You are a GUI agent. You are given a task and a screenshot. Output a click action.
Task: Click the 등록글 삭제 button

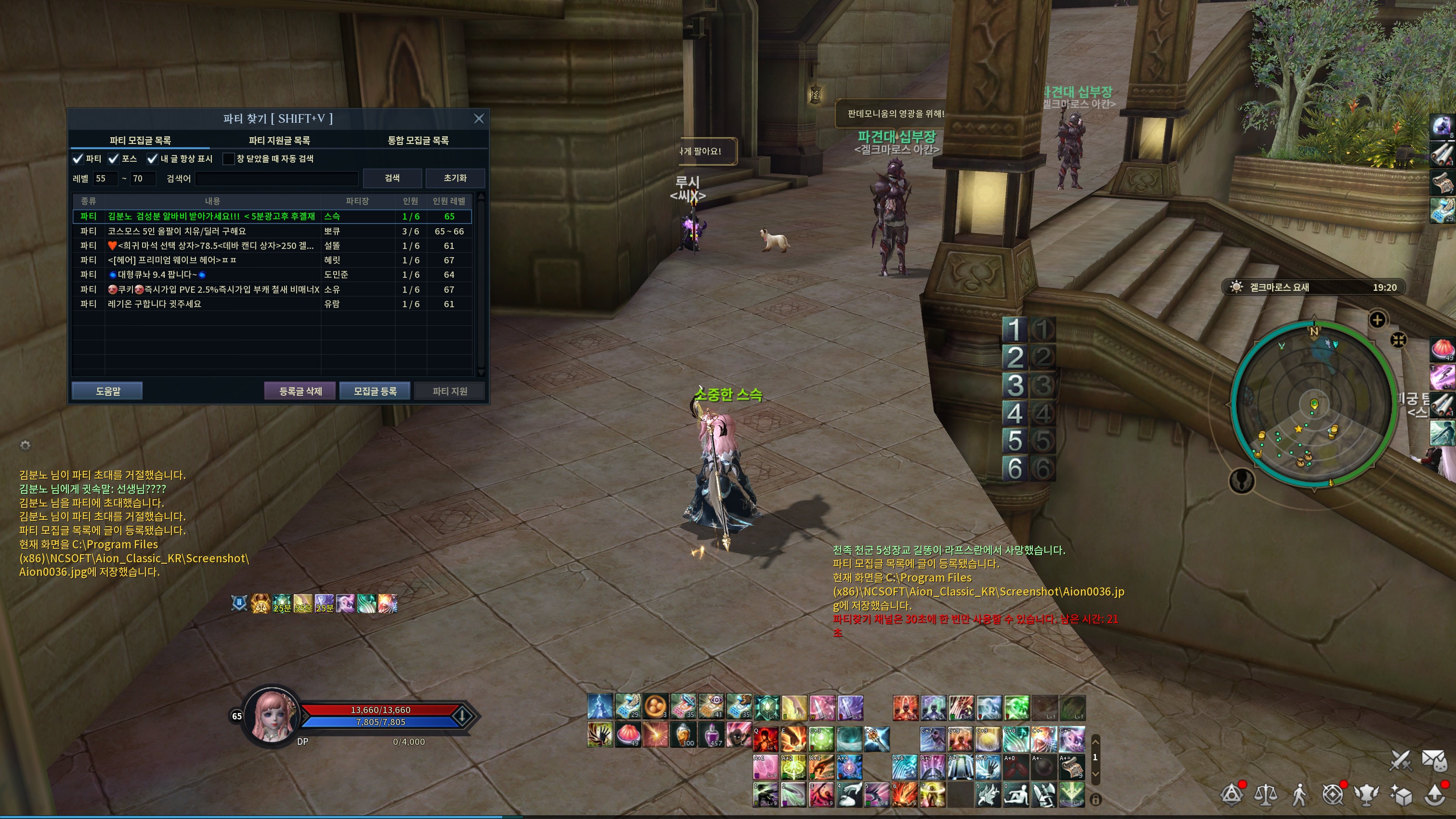point(300,391)
